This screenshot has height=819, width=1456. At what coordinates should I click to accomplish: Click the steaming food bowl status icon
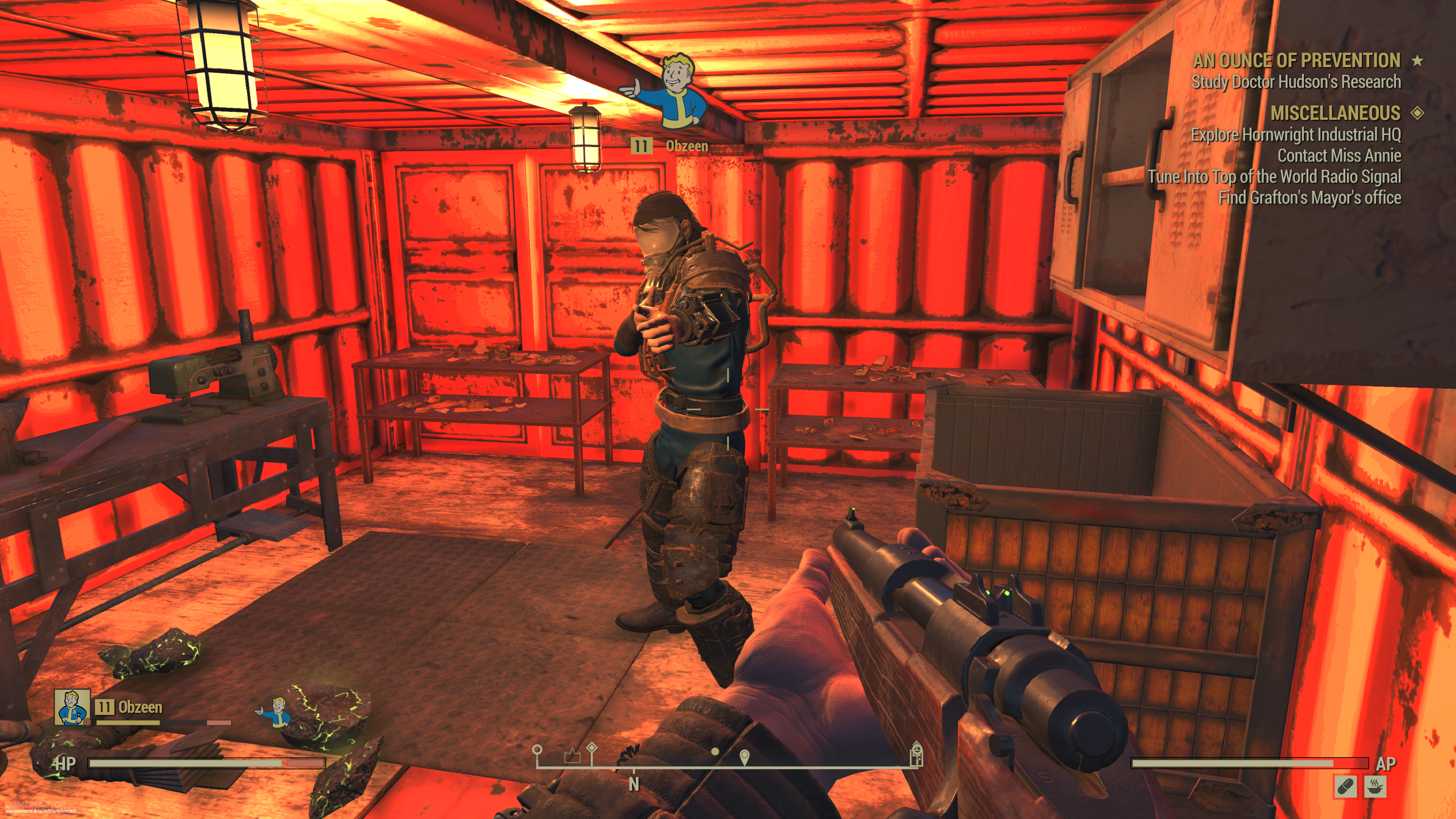click(x=1374, y=786)
